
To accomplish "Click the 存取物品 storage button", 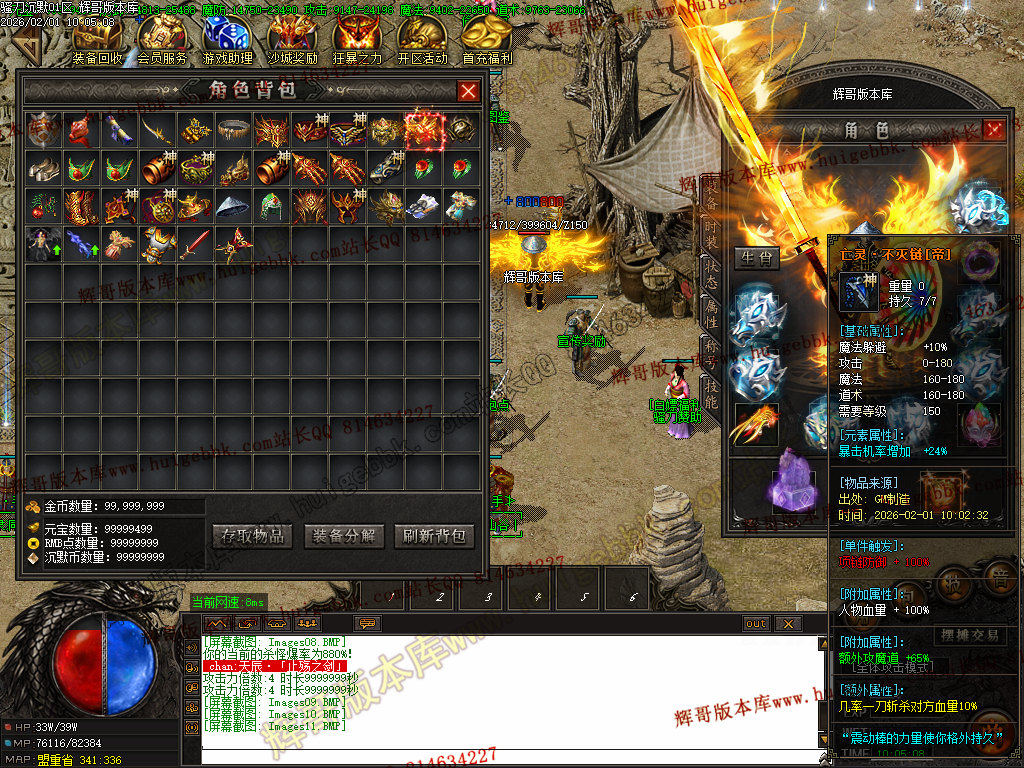I will coord(253,536).
